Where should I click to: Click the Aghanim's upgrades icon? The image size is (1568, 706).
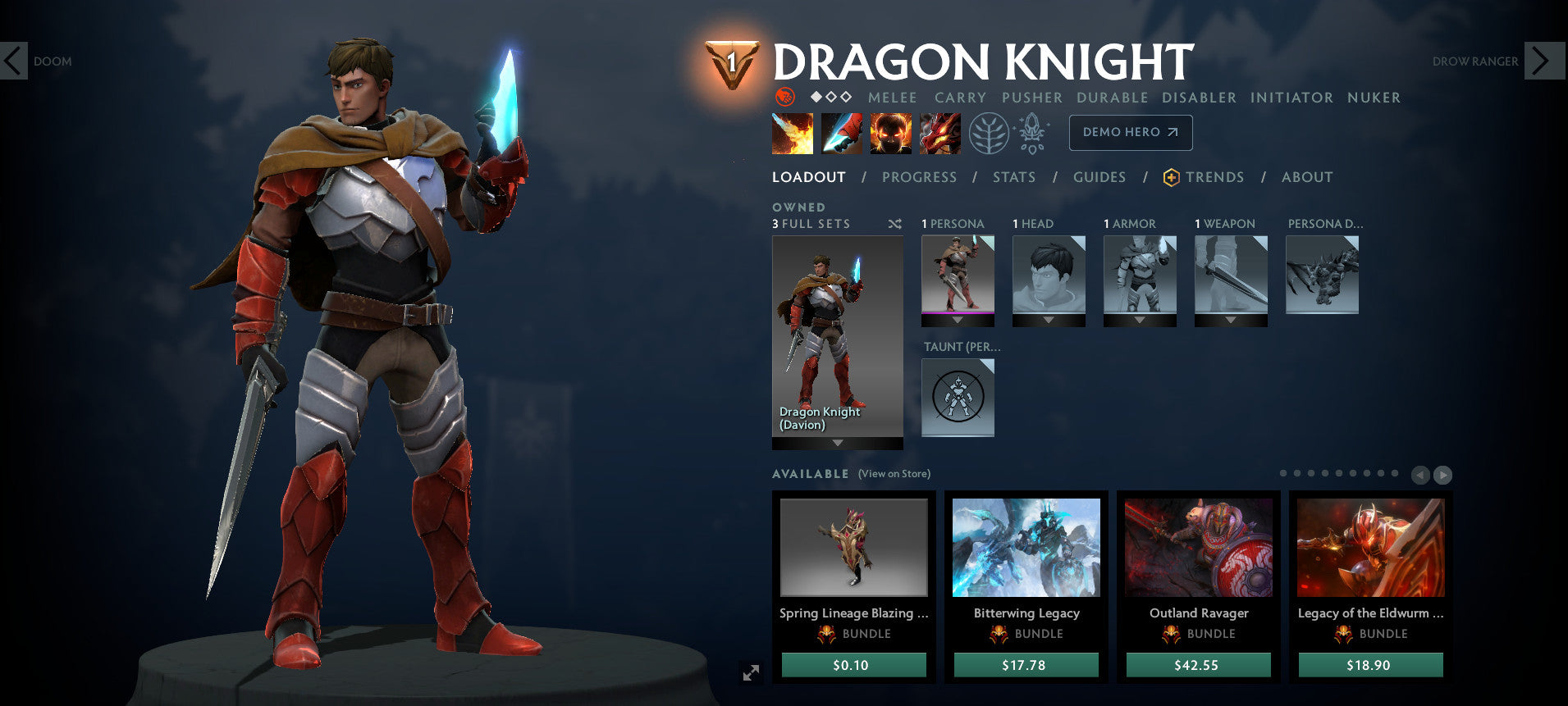click(1031, 132)
